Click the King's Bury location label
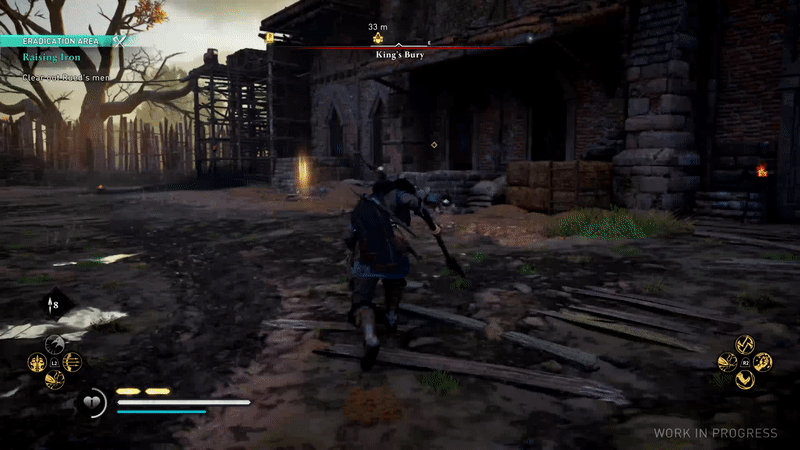Screen dimensions: 800x450 point(398,57)
